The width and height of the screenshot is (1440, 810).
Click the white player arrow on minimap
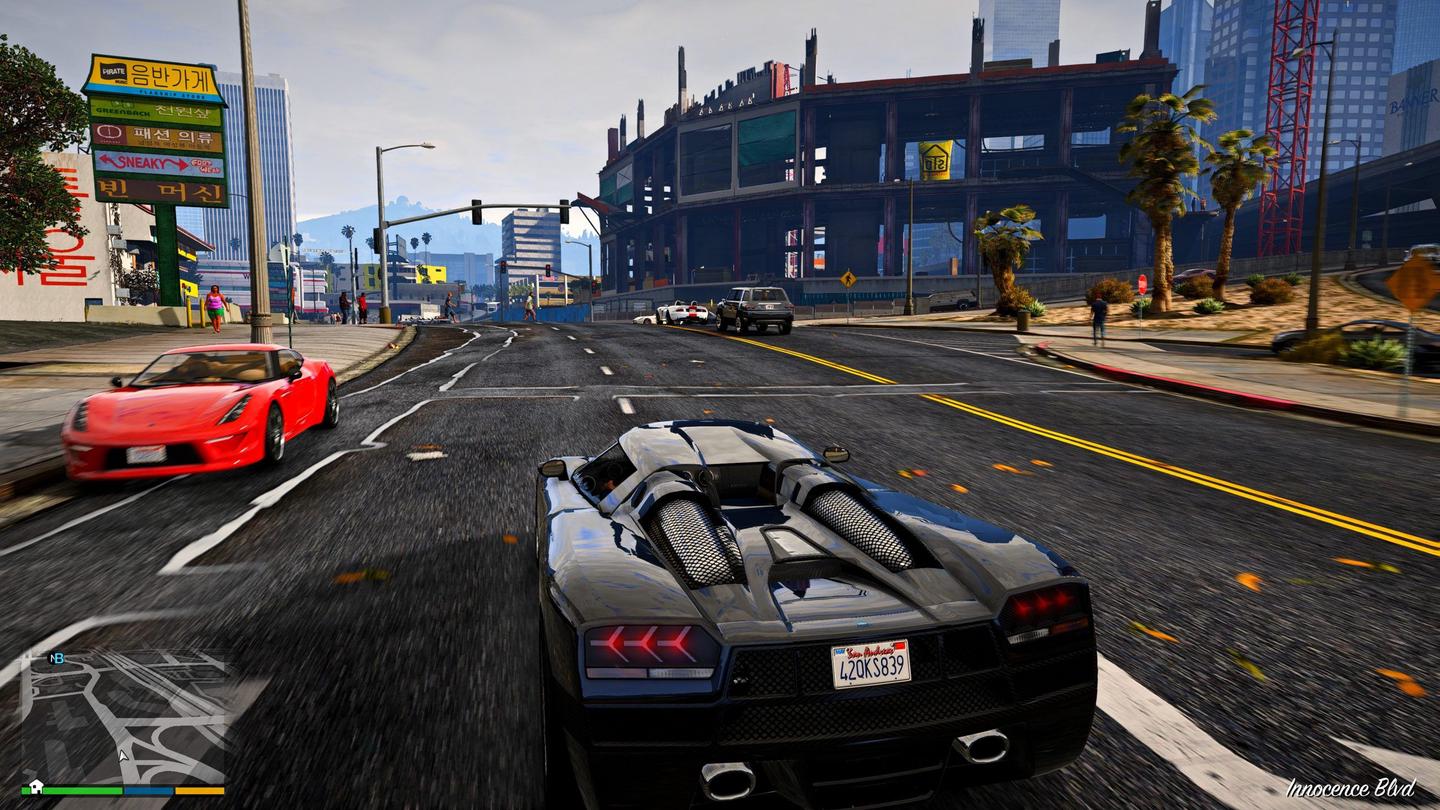tap(124, 756)
